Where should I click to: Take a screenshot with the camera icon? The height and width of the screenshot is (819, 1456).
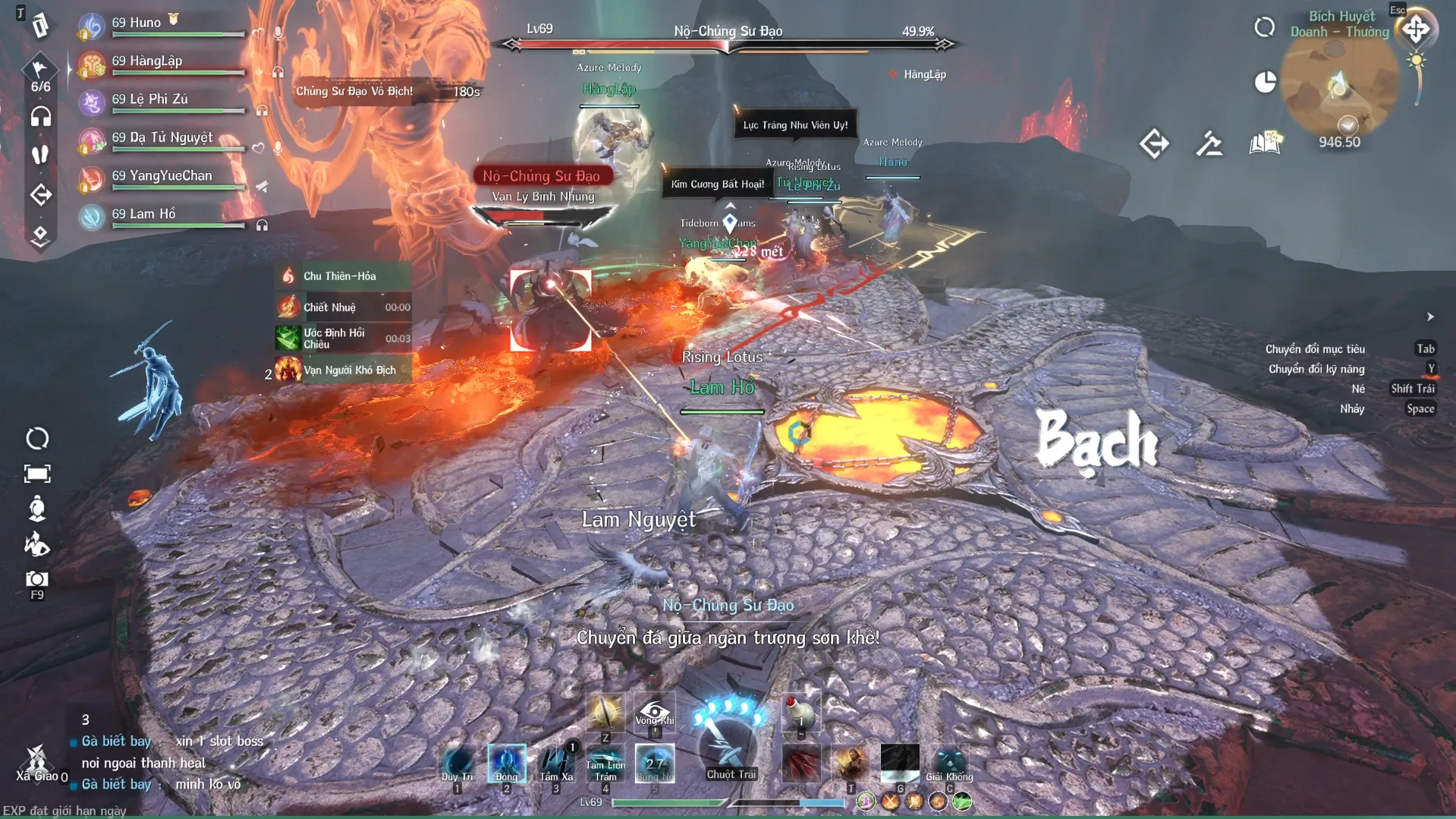coord(36,581)
